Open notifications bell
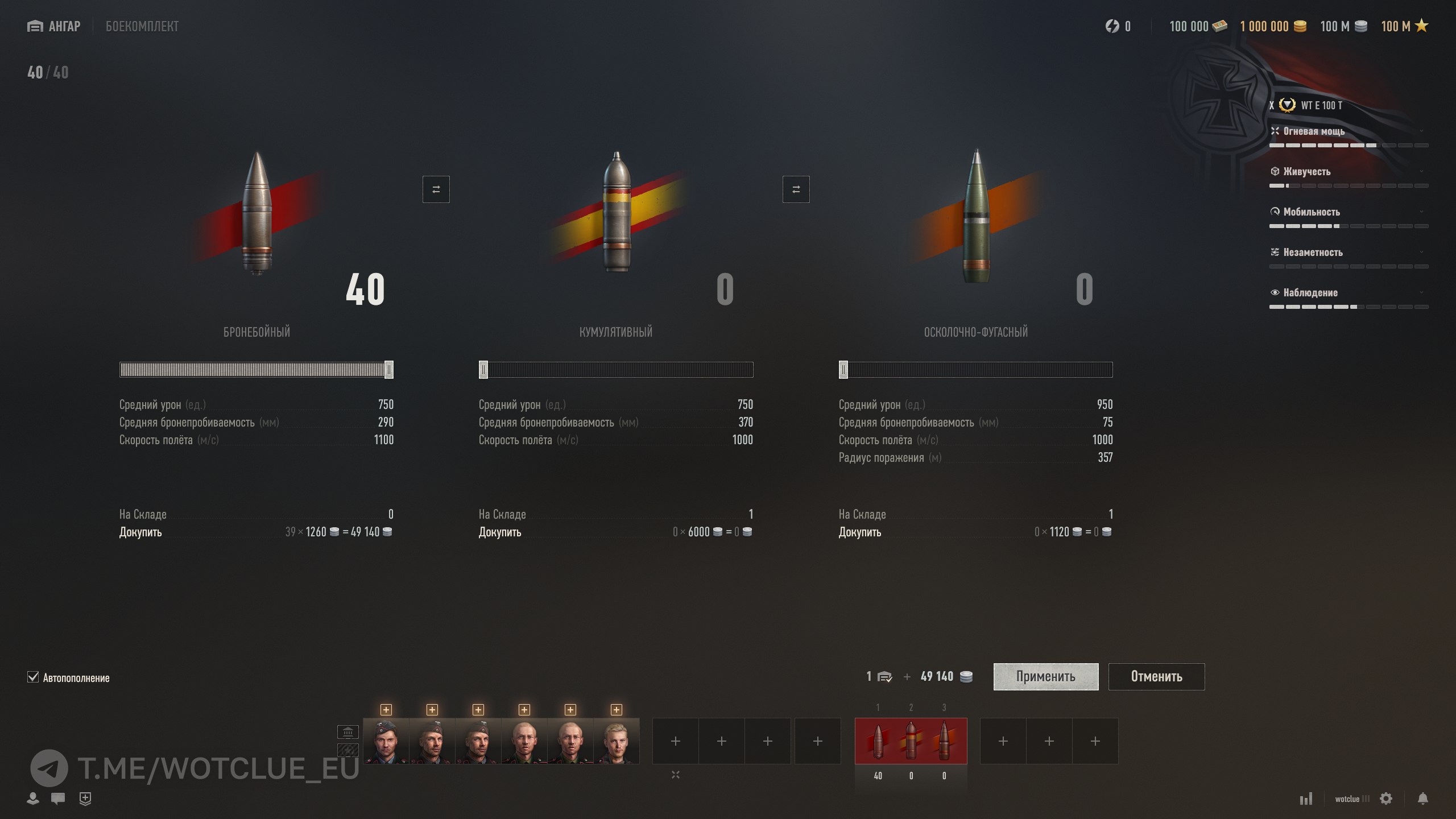Image resolution: width=1456 pixels, height=819 pixels. point(1422,799)
